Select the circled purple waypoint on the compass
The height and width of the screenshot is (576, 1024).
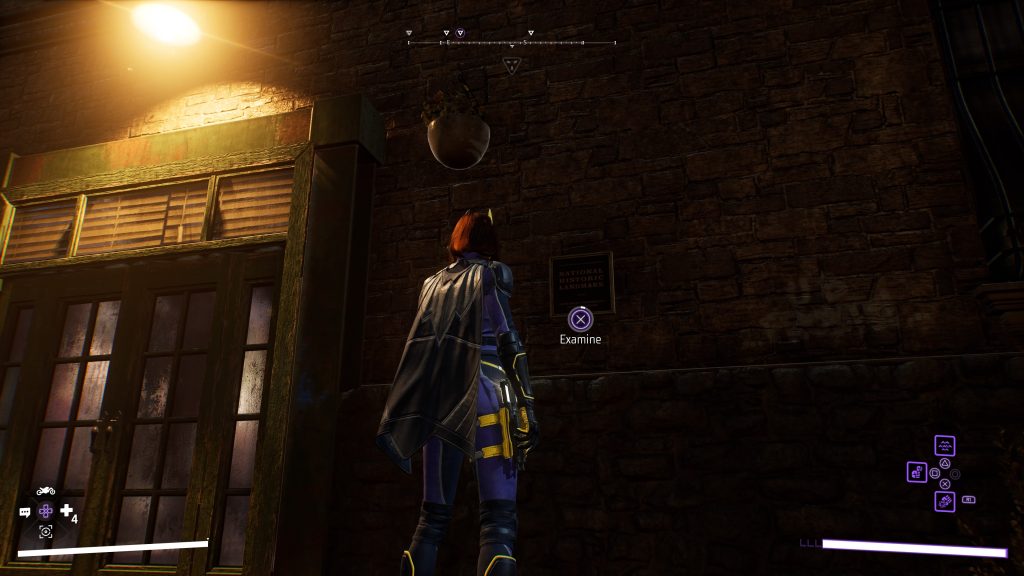(x=460, y=33)
